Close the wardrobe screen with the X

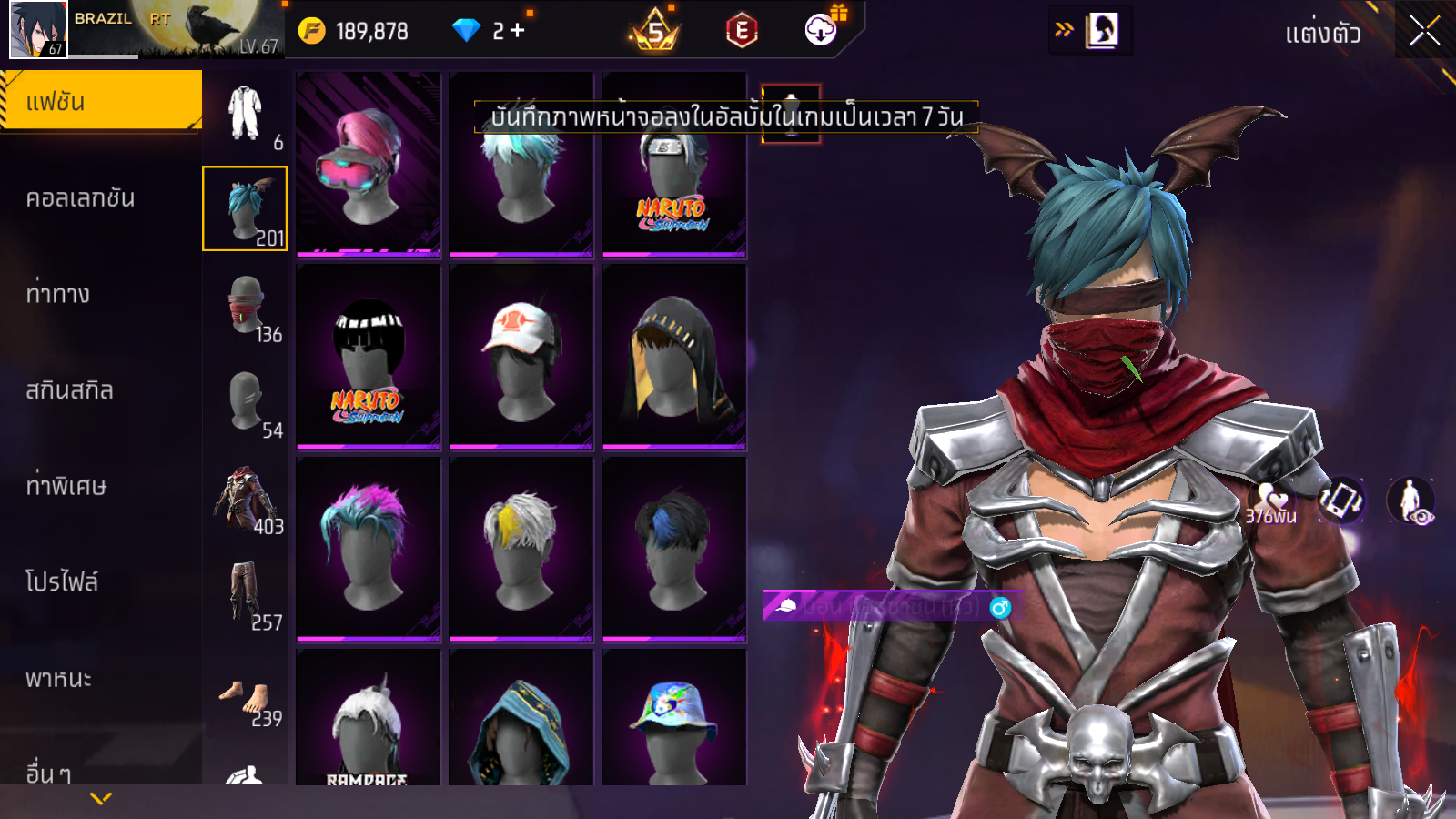(1424, 32)
